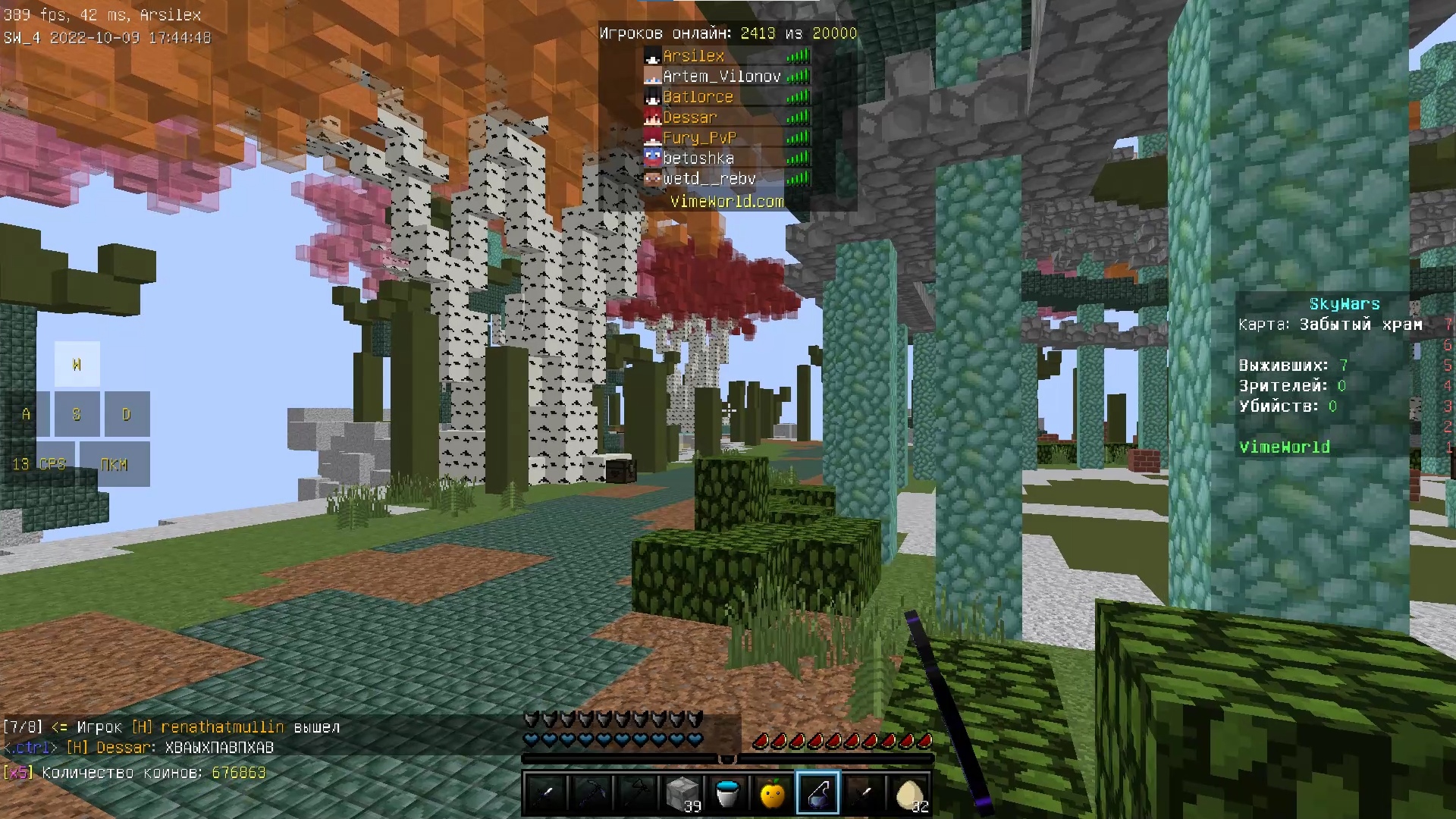Select the golden apple slot
Image resolution: width=1456 pixels, height=819 pixels.
773,793
